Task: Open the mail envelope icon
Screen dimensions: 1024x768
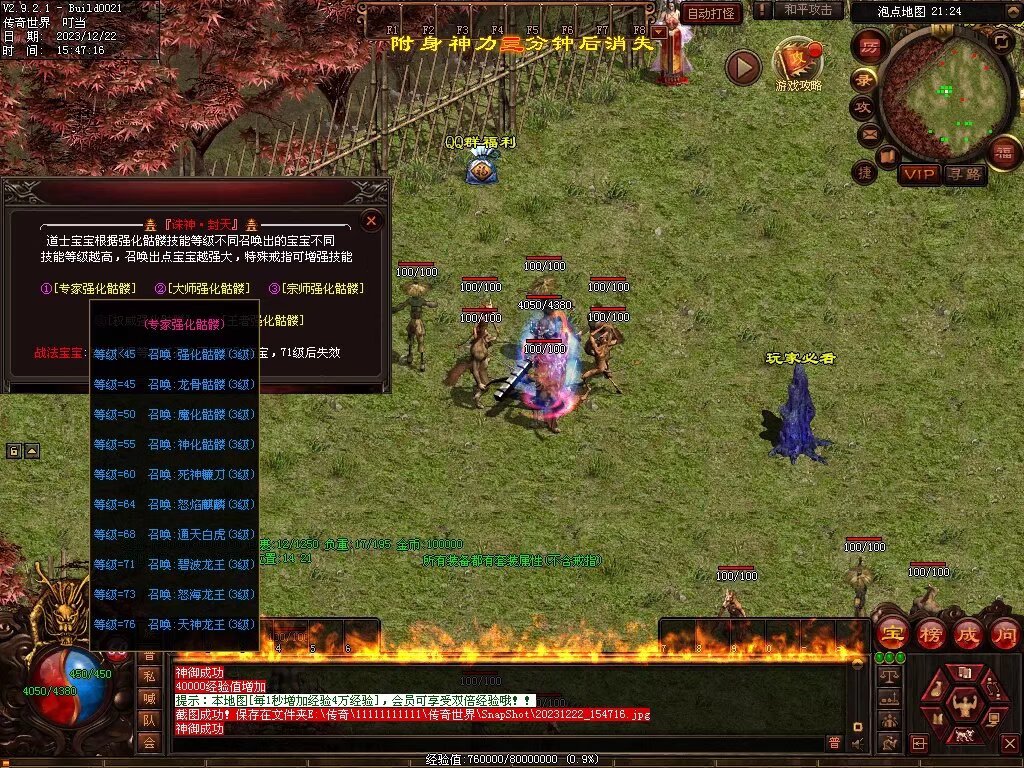Action: [867, 132]
